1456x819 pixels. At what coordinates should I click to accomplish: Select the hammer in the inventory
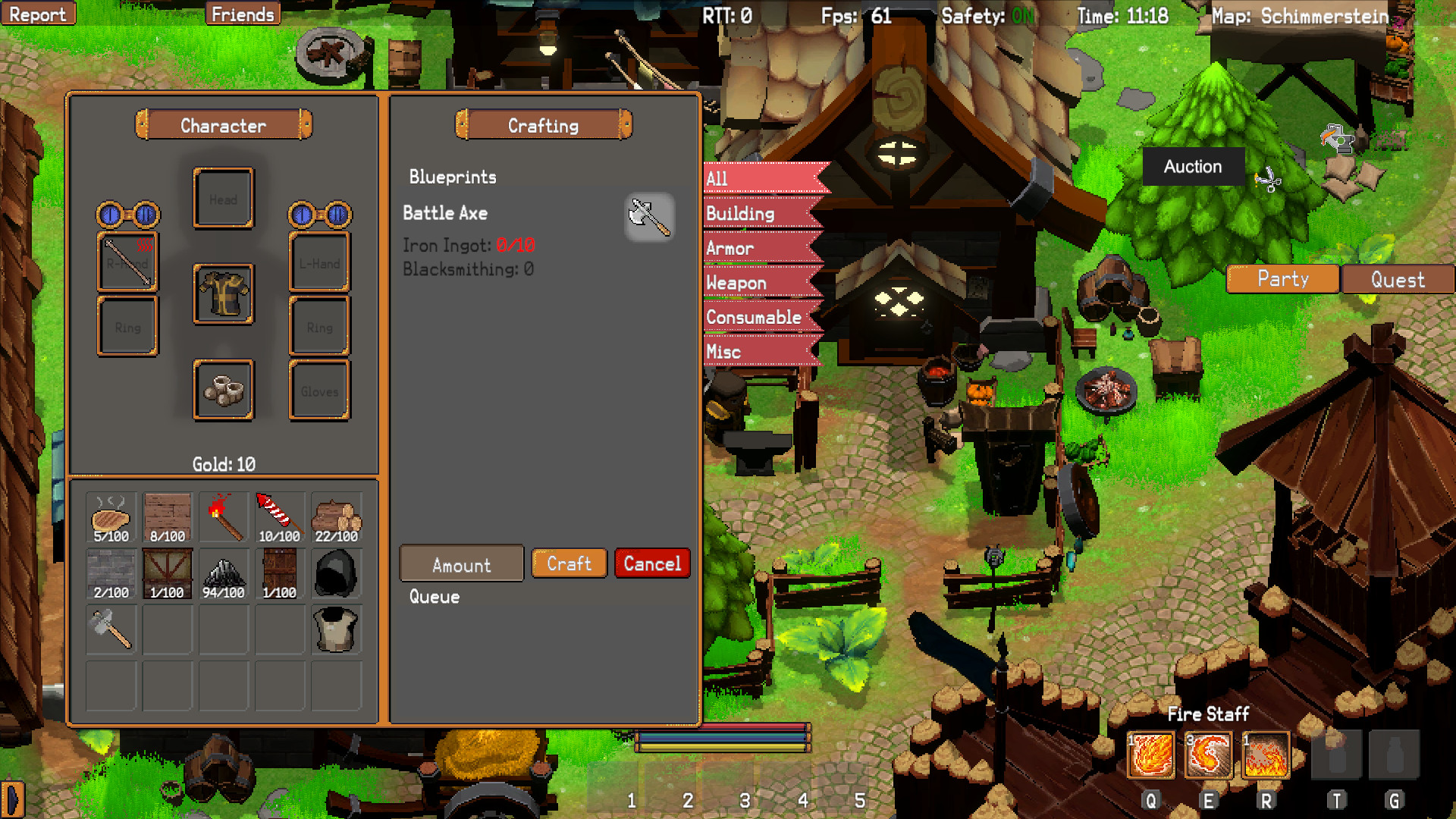tap(111, 629)
